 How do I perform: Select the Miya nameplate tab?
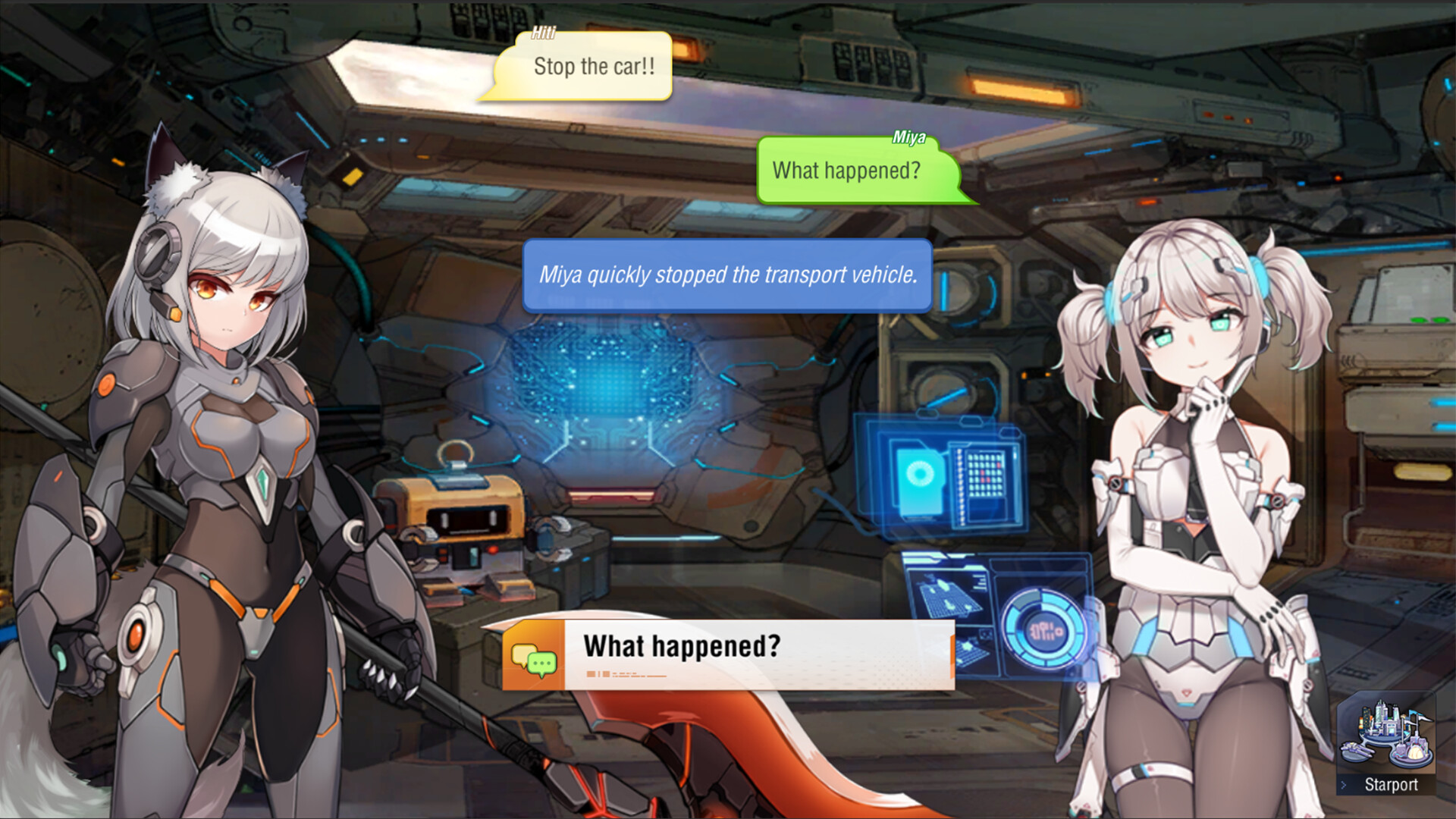click(909, 137)
